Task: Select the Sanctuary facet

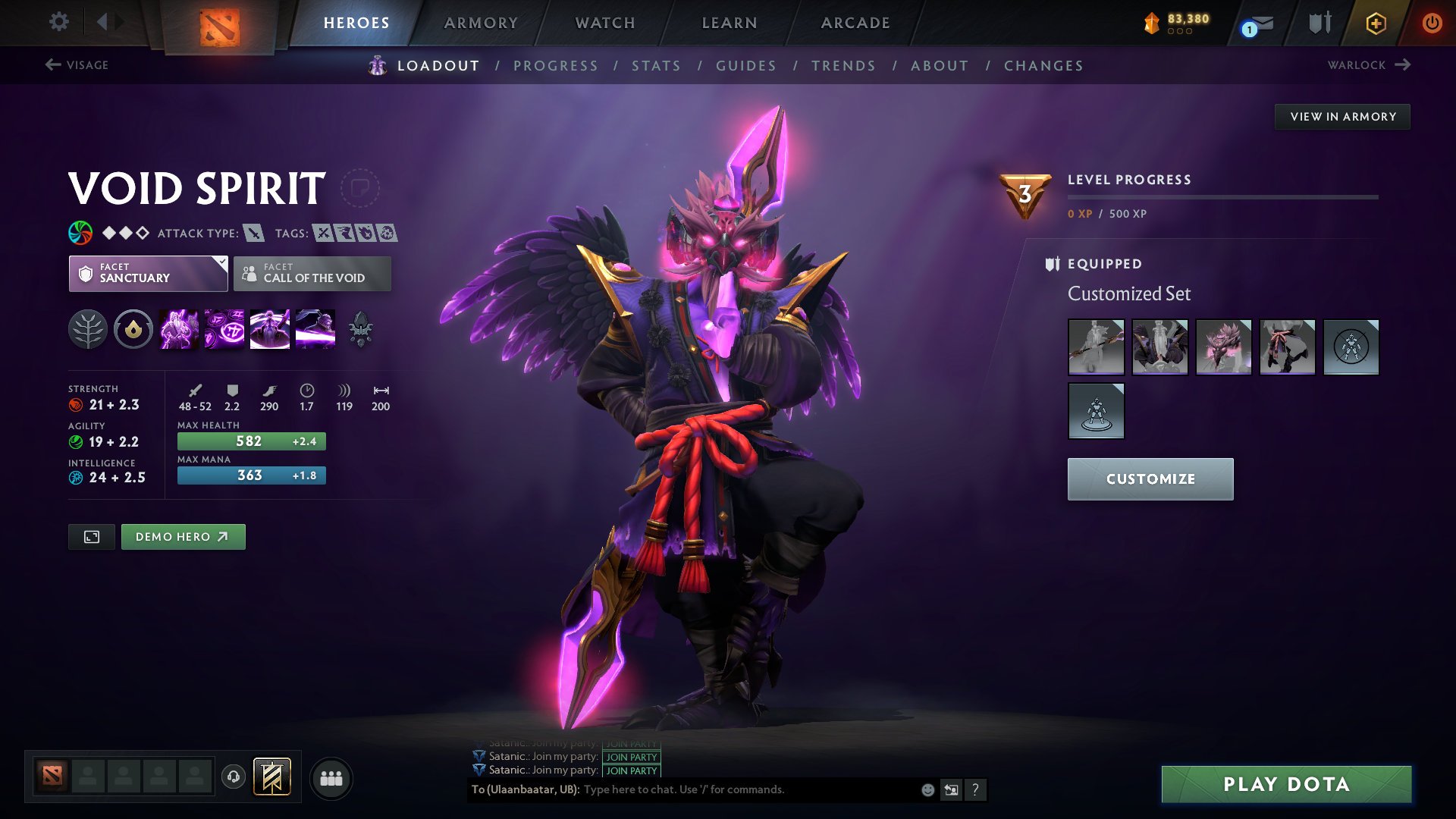Action: coord(148,274)
